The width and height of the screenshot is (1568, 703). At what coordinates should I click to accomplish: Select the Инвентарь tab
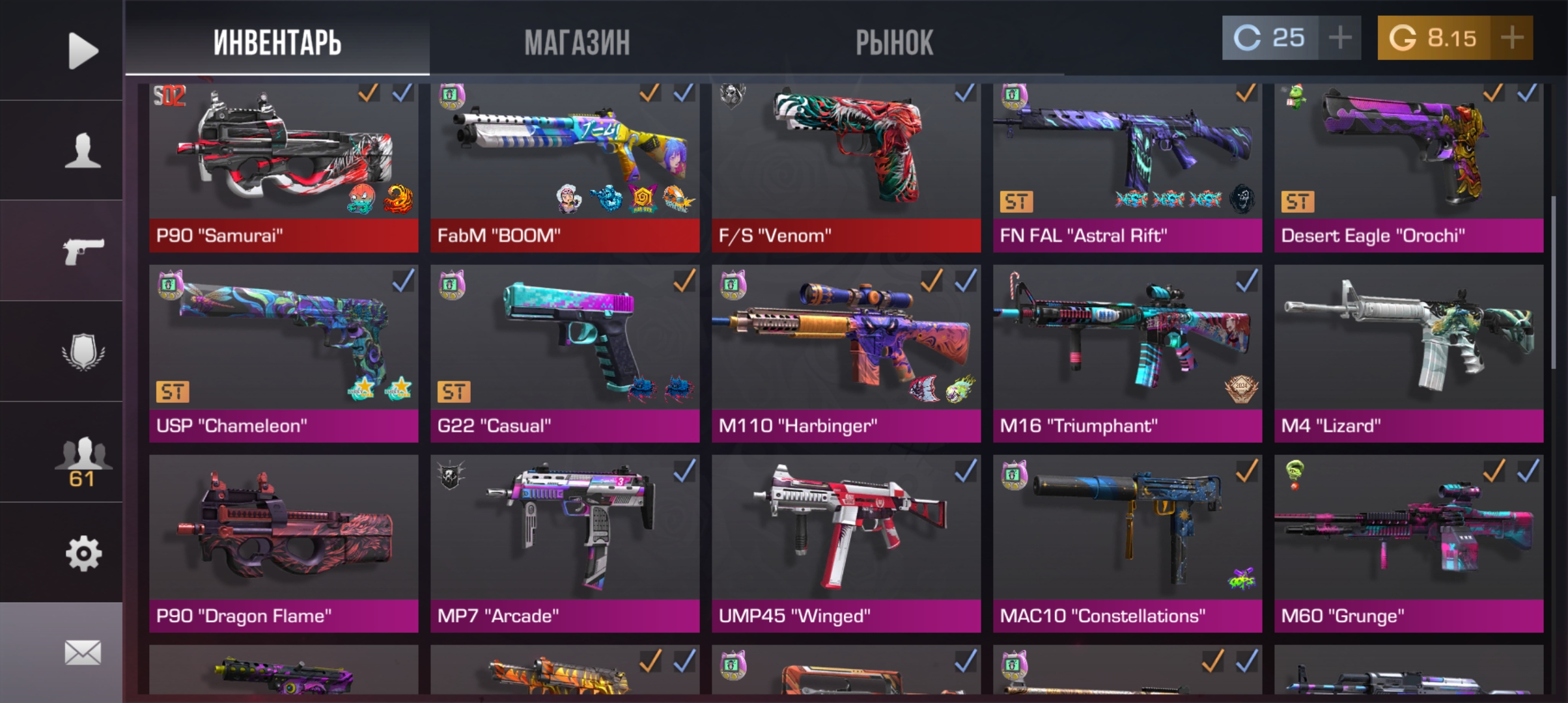277,42
